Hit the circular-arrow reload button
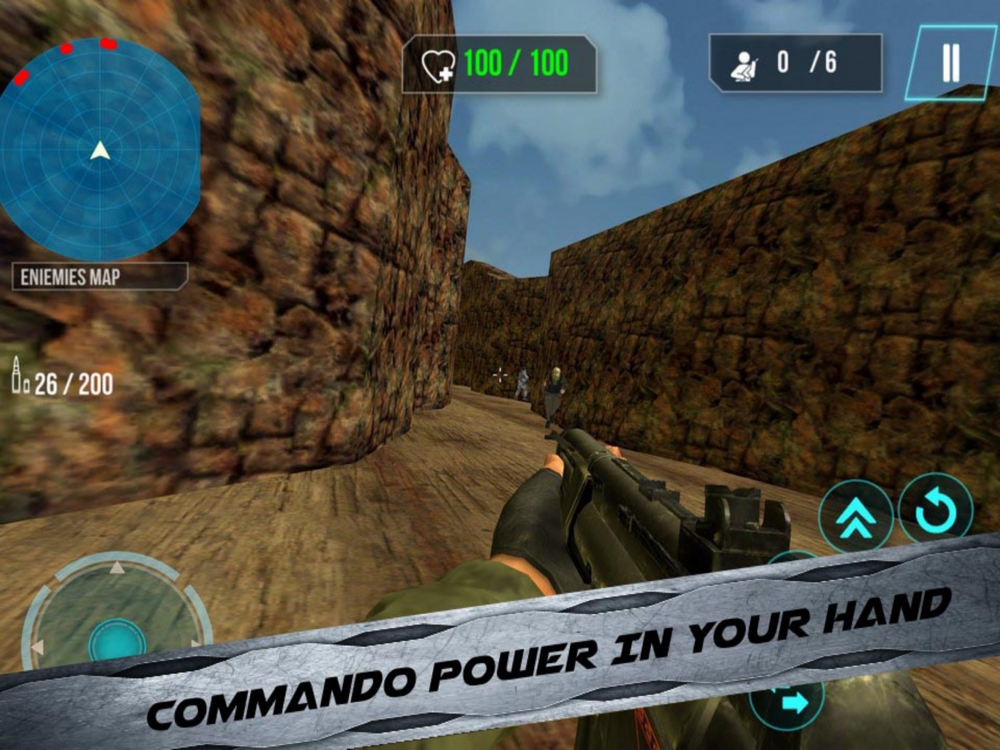 pos(935,509)
